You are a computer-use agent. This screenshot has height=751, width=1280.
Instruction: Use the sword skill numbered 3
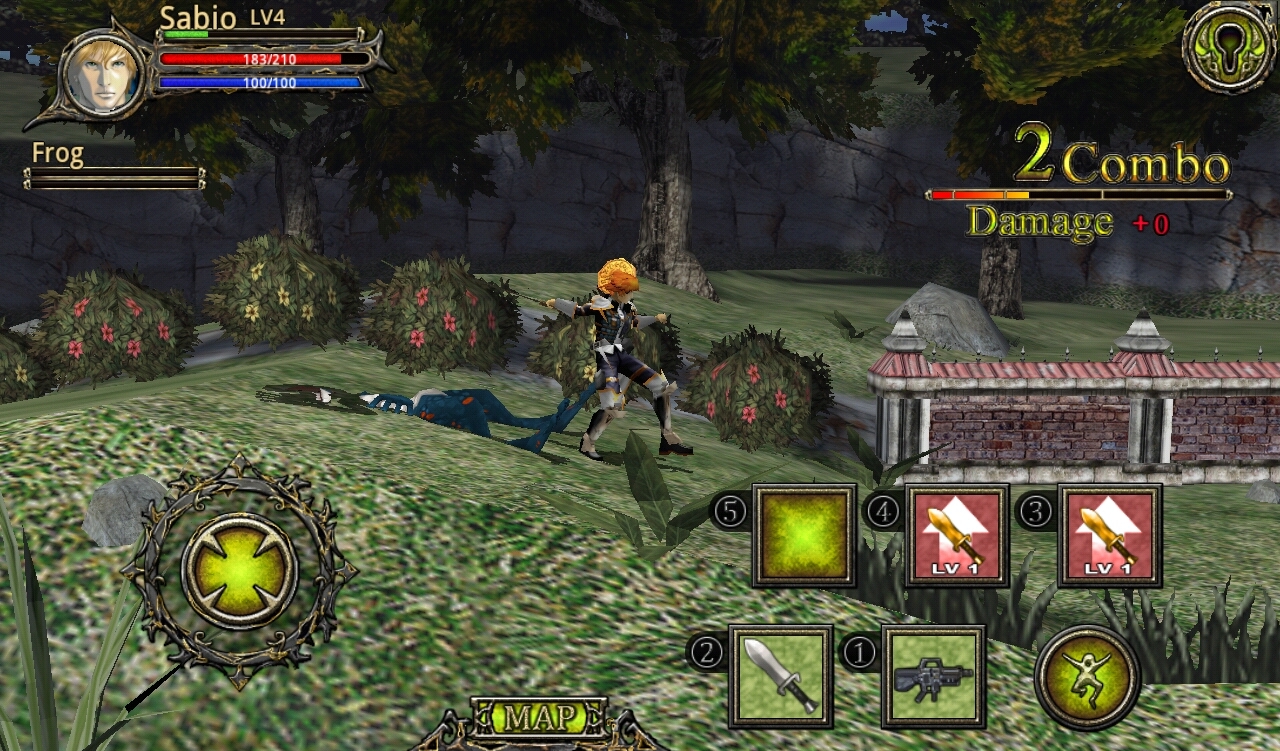1109,535
